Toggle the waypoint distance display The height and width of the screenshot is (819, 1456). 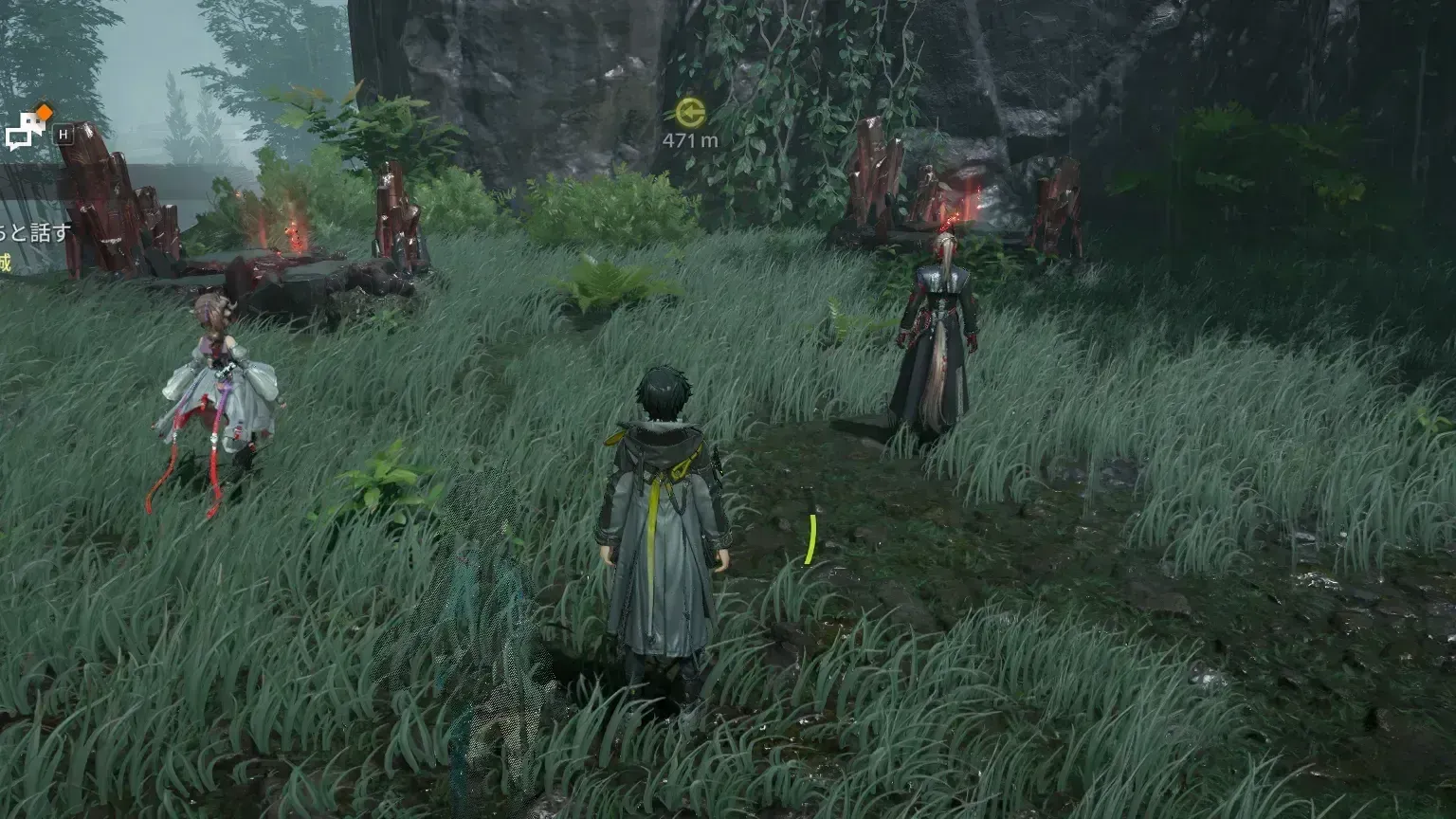click(x=690, y=138)
